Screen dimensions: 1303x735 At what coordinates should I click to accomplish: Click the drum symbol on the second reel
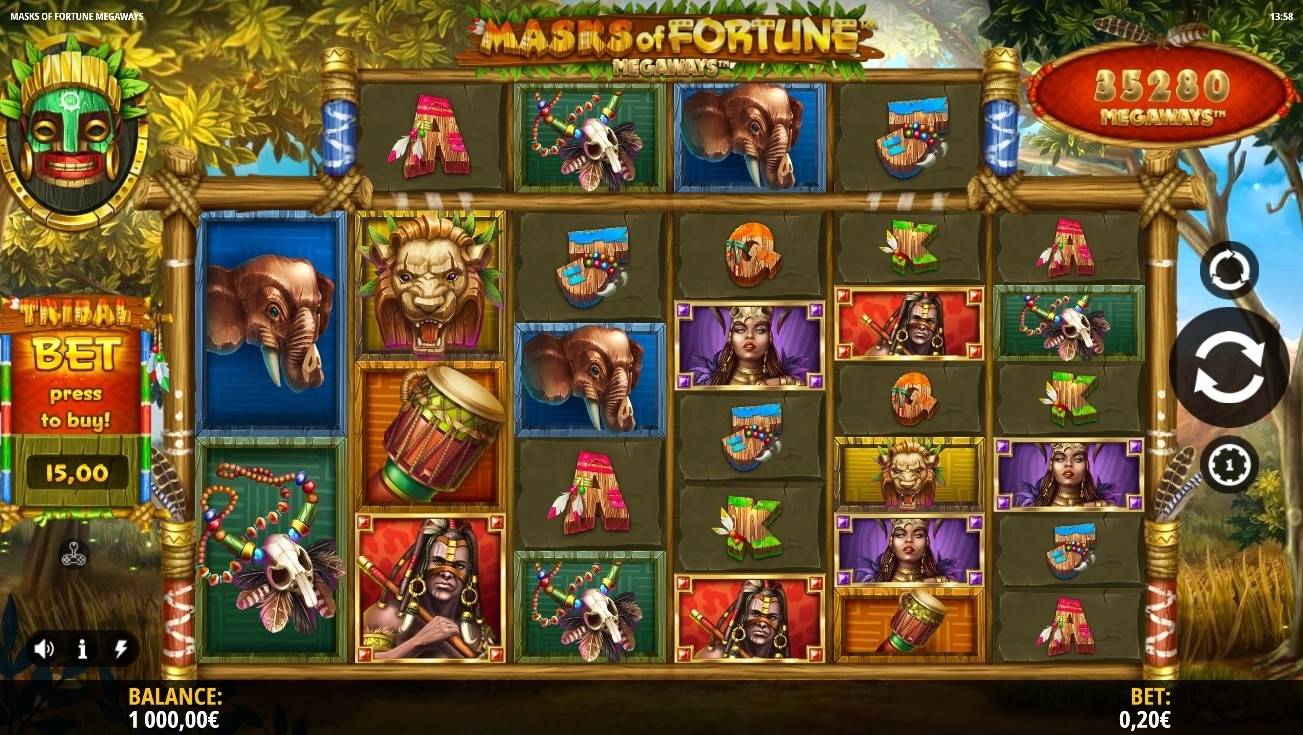[429, 430]
